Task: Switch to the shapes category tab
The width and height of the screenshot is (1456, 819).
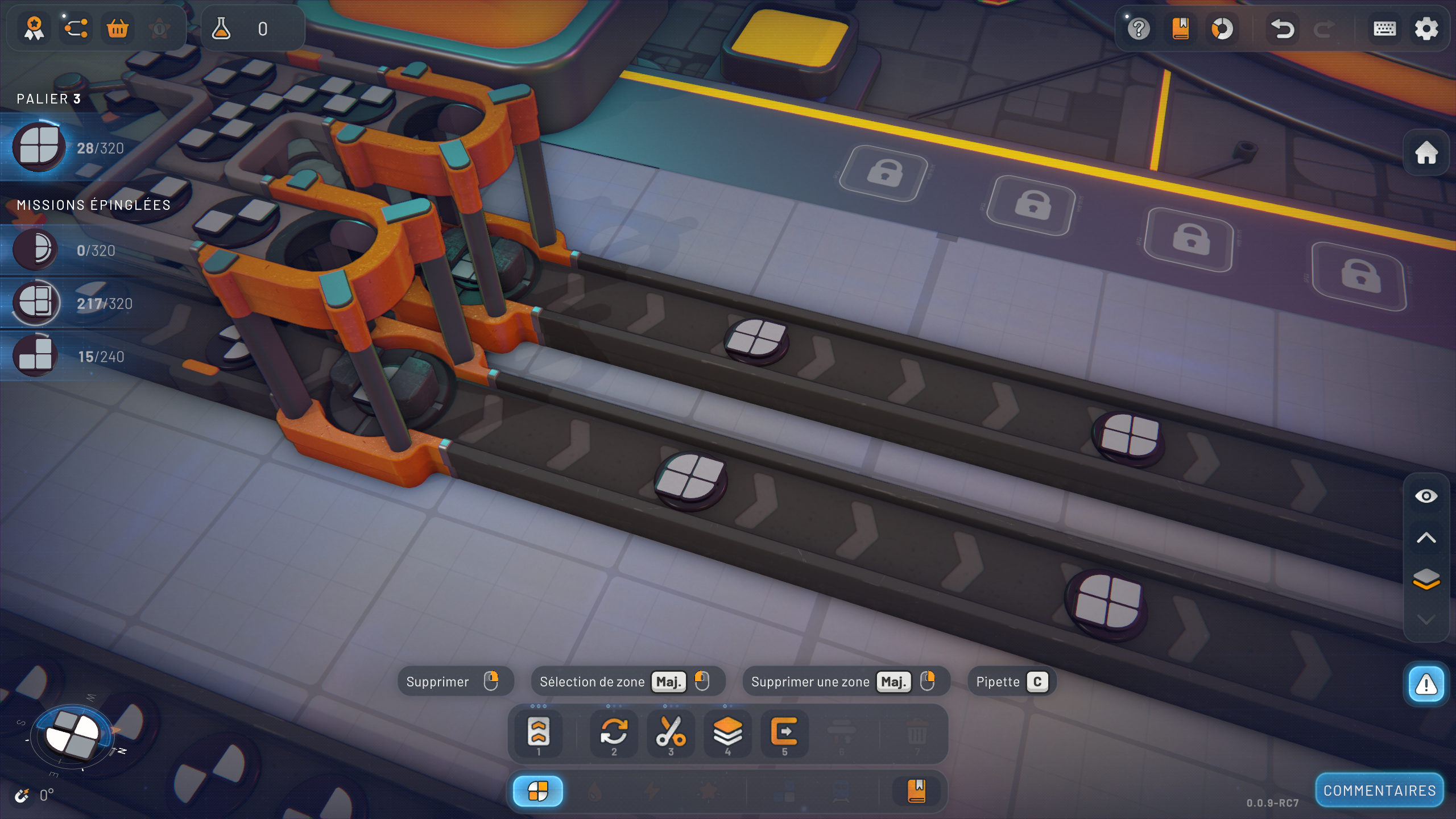Action: pyautogui.click(x=537, y=791)
